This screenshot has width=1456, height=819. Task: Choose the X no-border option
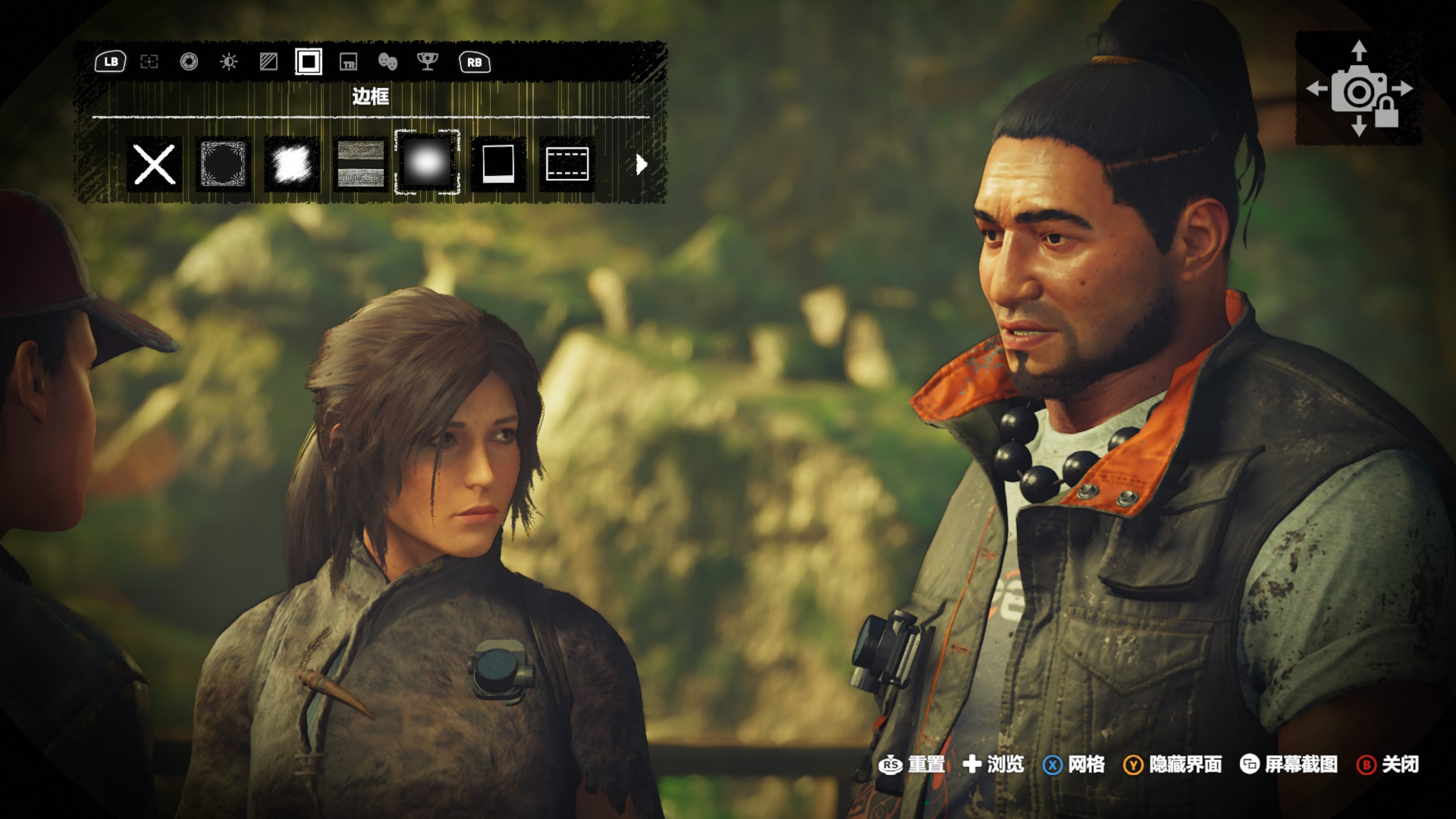[x=154, y=164]
